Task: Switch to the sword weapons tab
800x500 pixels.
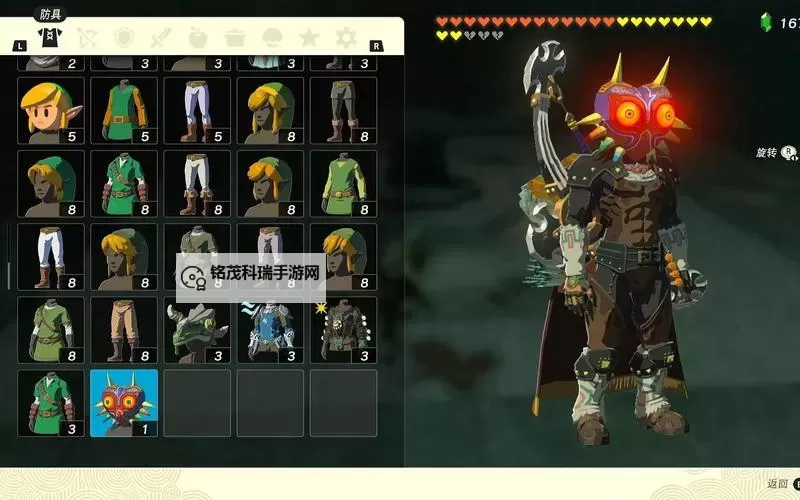Action: [x=161, y=39]
